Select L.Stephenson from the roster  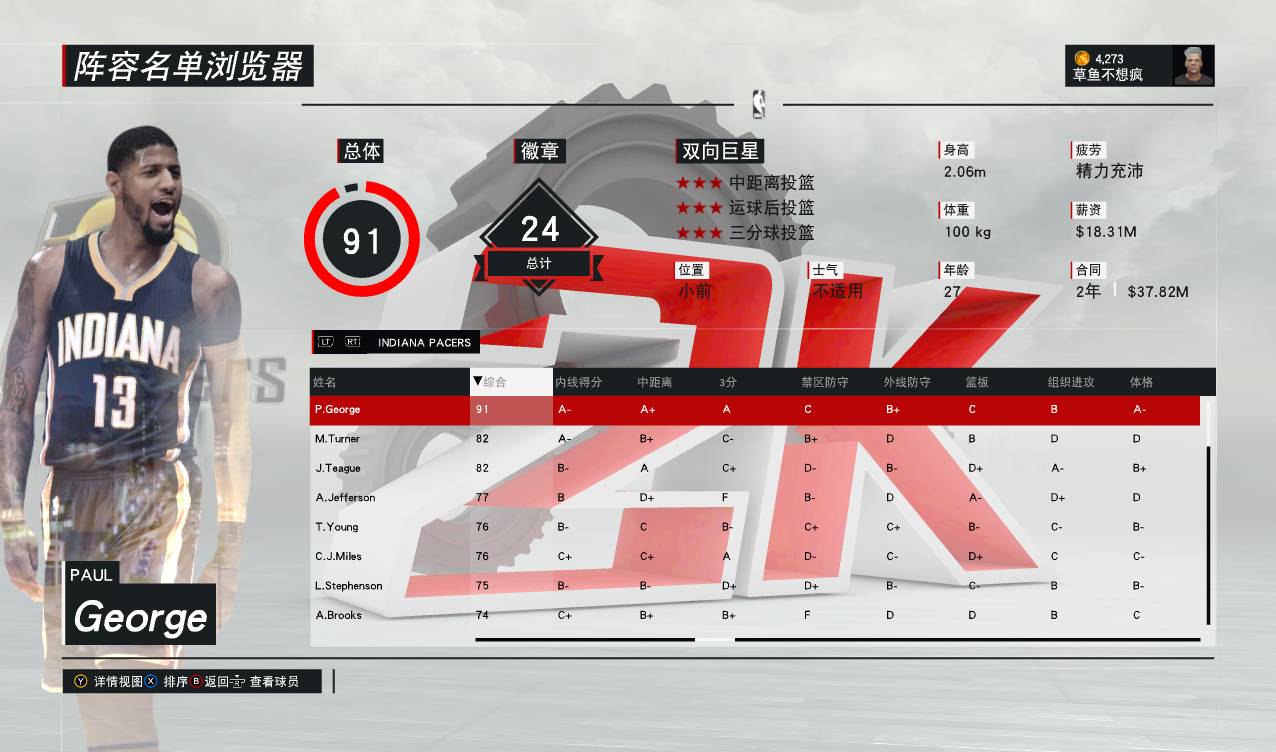[x=348, y=586]
